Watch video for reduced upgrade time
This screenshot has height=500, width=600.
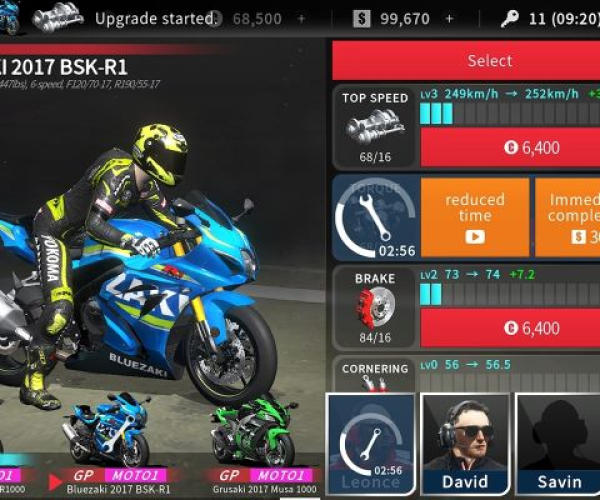point(474,216)
